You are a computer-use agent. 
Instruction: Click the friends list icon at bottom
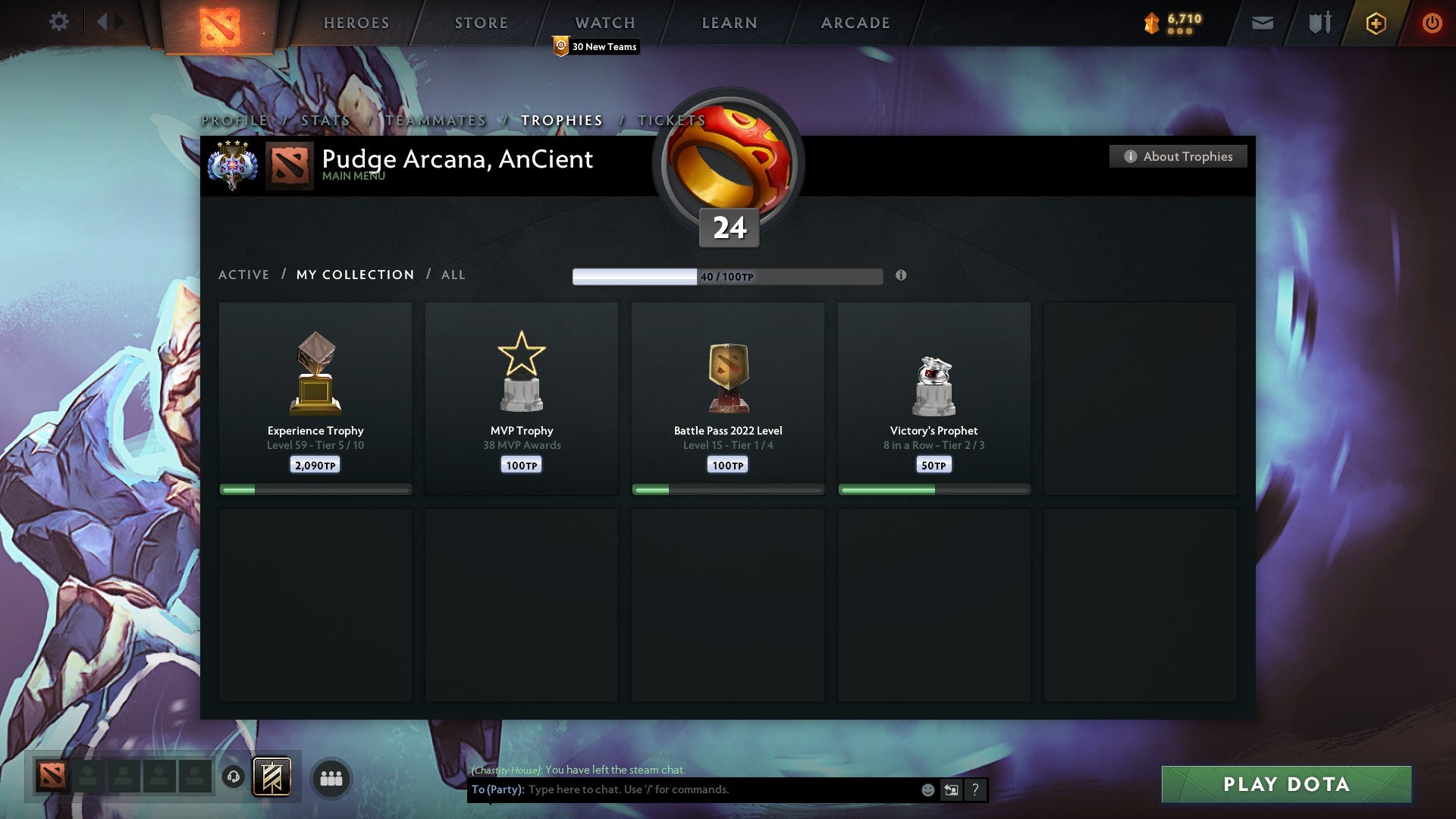click(x=331, y=777)
